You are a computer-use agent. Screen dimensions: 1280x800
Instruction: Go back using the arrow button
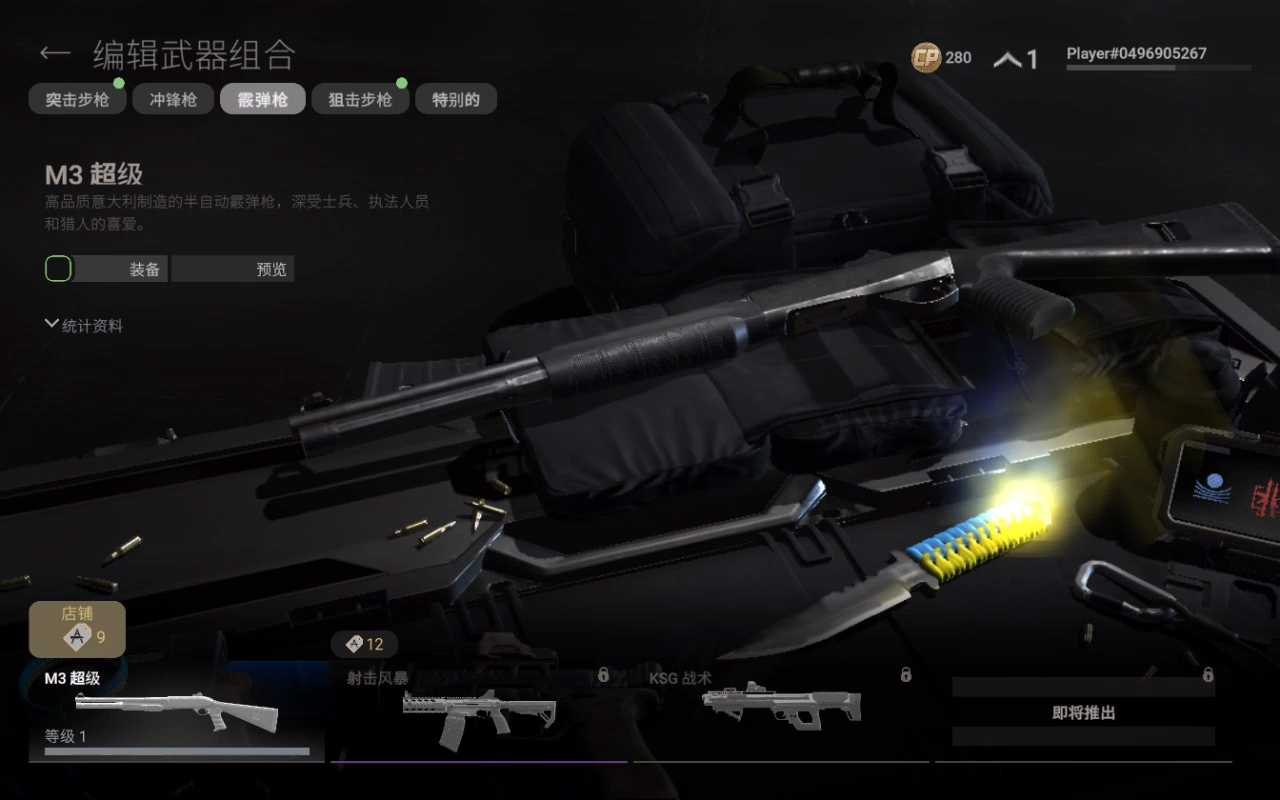pos(55,53)
